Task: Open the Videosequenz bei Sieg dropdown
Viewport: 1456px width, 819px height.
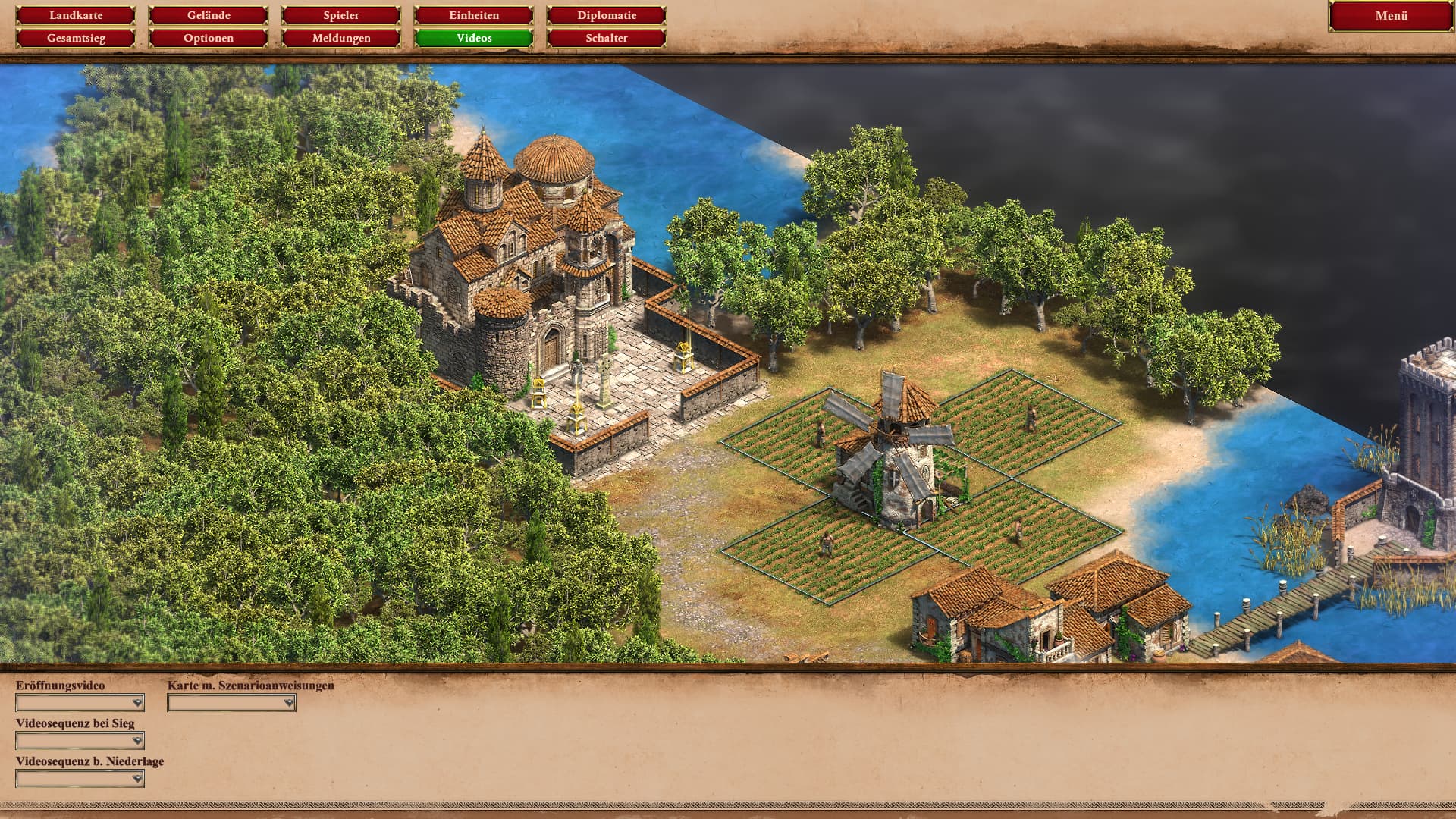Action: pos(80,741)
